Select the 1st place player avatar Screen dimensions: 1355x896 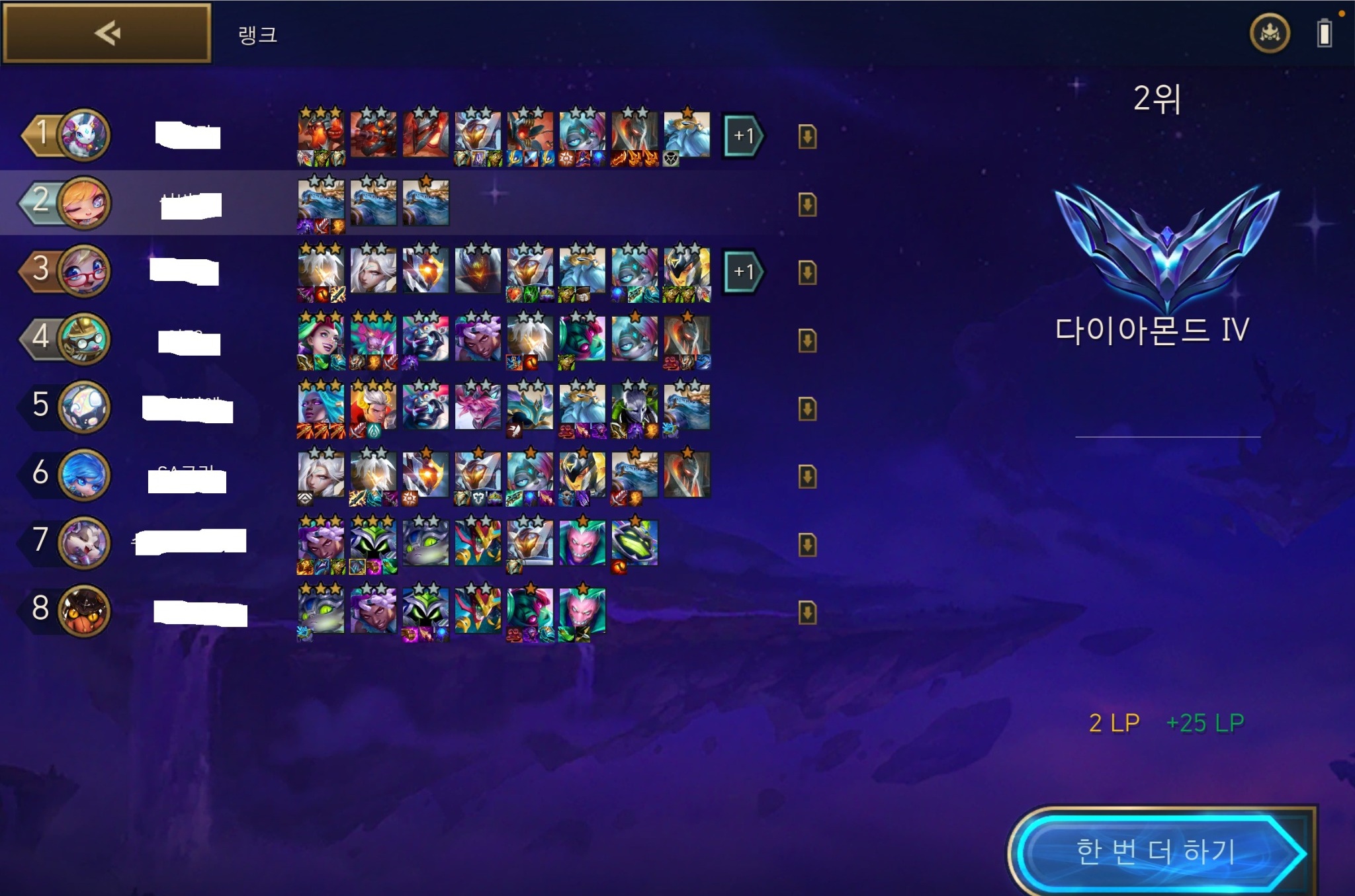(x=84, y=135)
